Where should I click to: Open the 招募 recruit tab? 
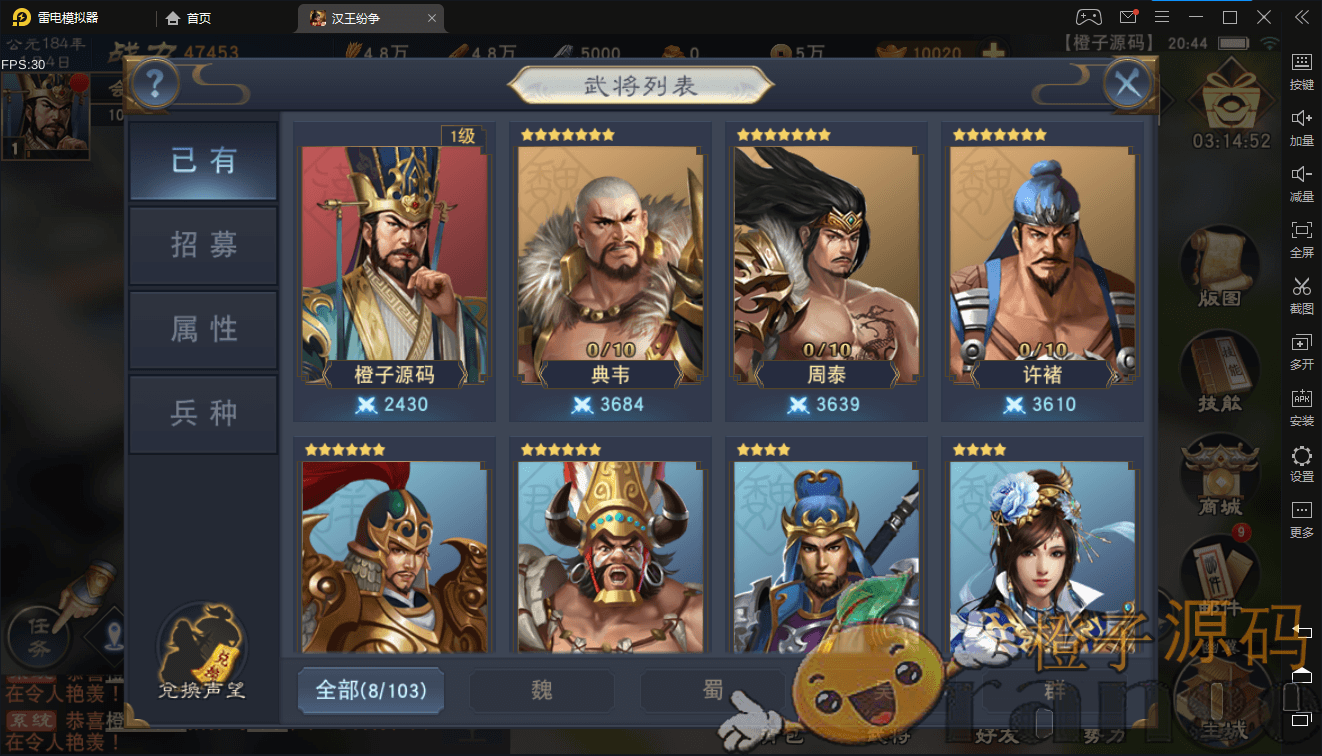(203, 246)
